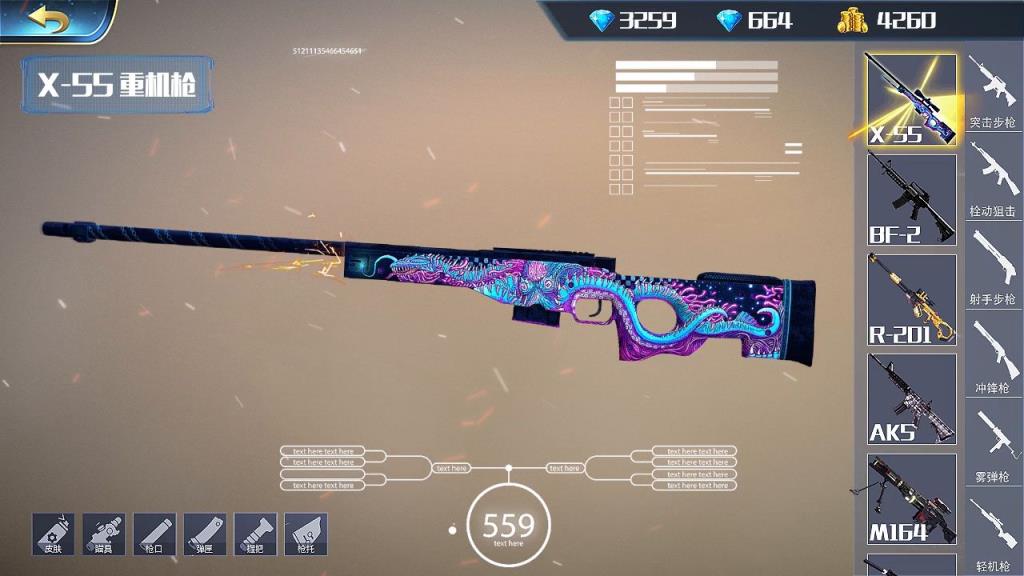Image resolution: width=1024 pixels, height=576 pixels.
Task: Click the circular 559 score button
Action: pyautogui.click(x=508, y=525)
